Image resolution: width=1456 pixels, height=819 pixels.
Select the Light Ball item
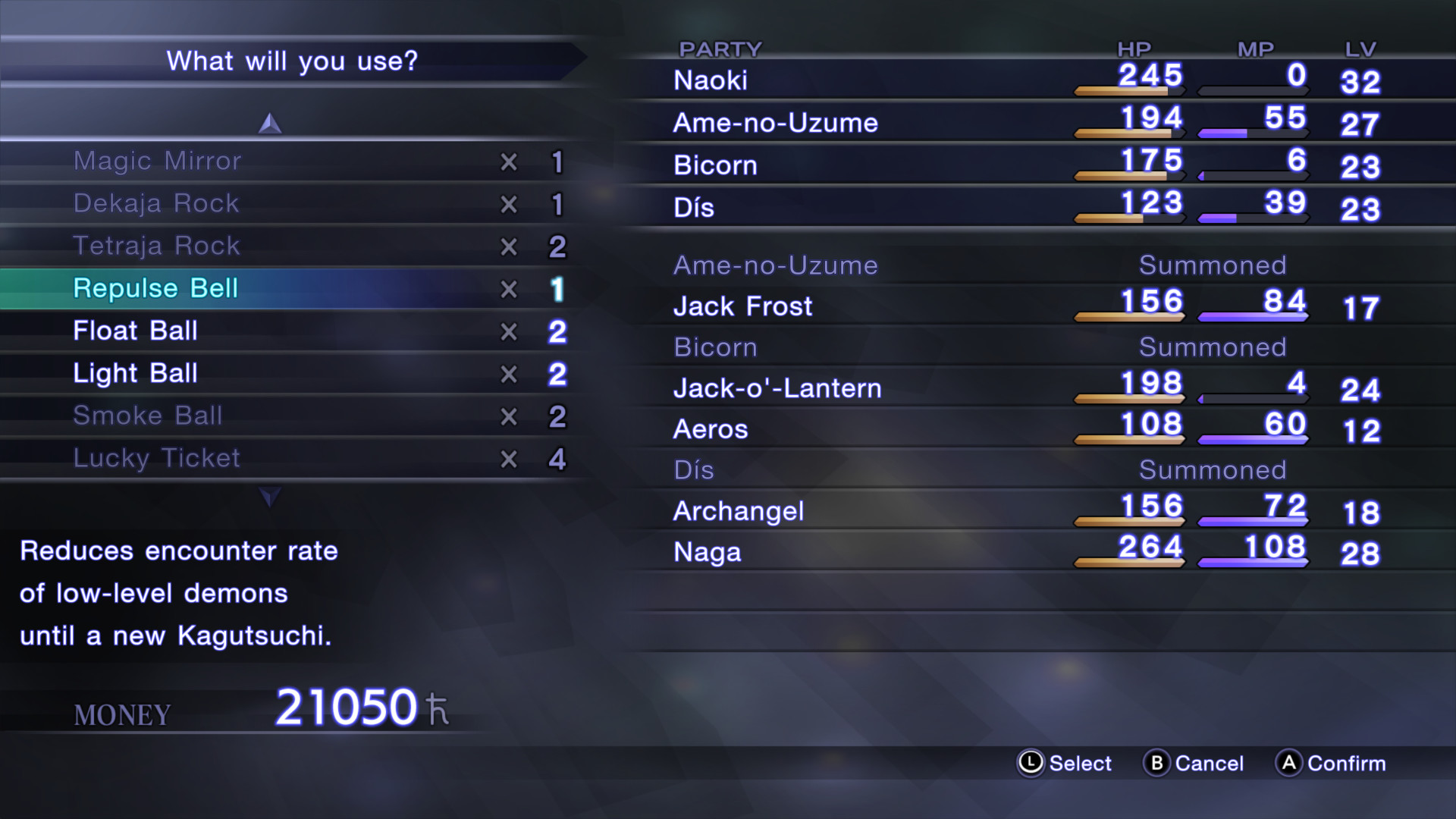135,373
